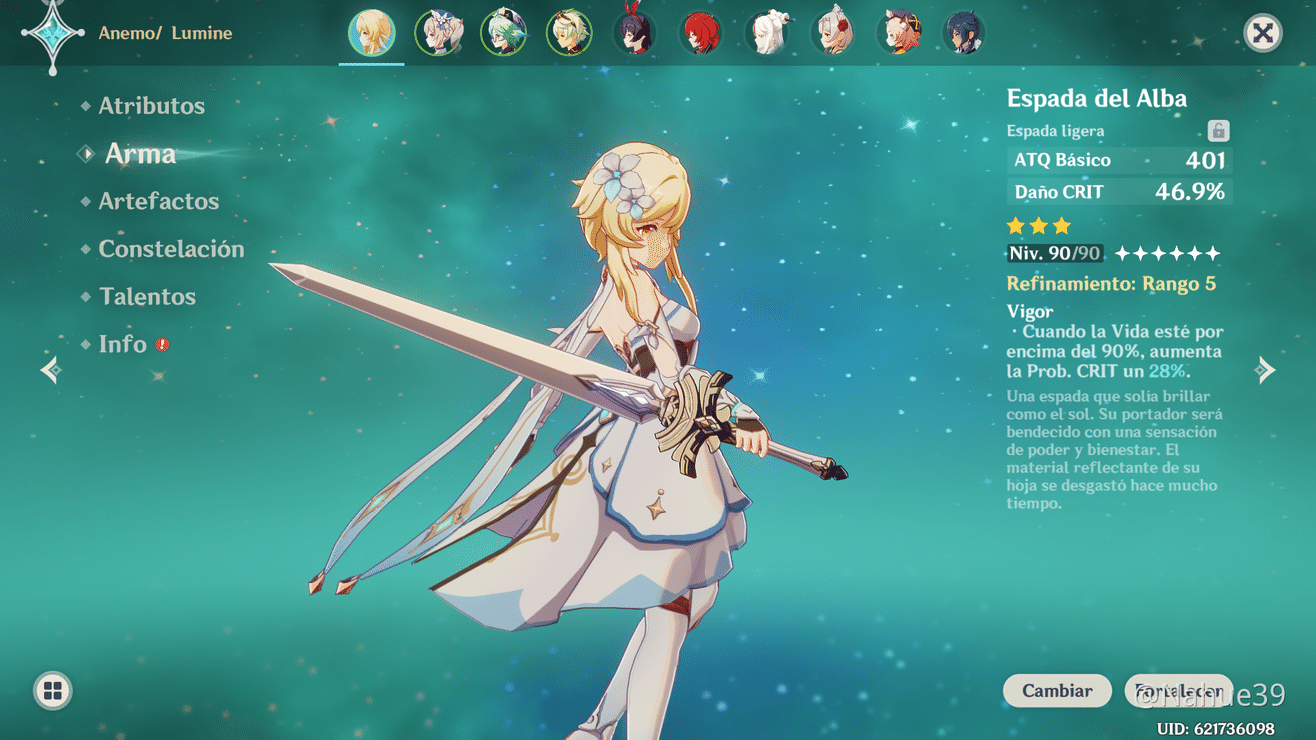This screenshot has height=740, width=1316.
Task: Open the Constelación page
Action: point(171,249)
